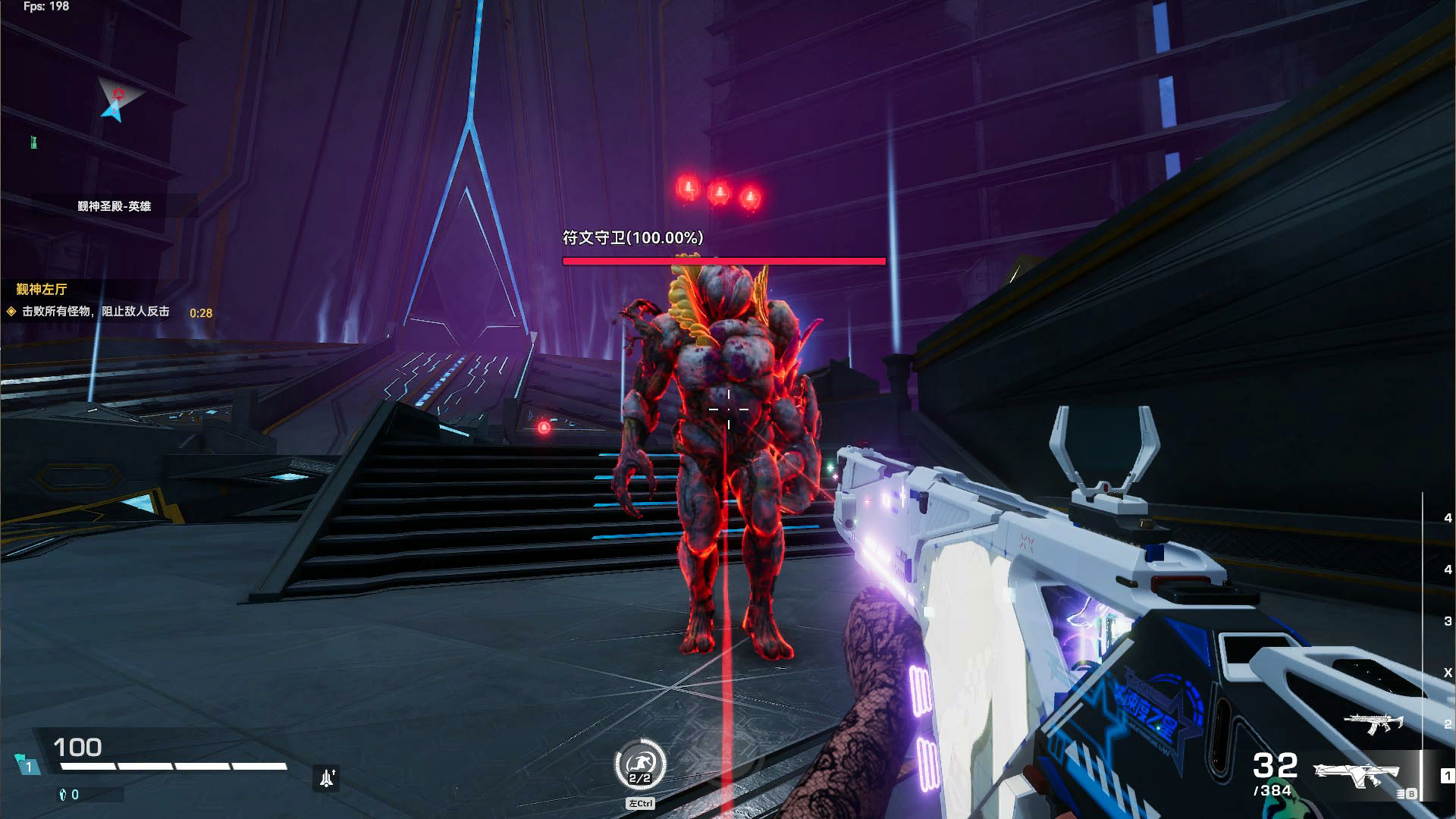Click the current weapon icon beside the ammo count
The height and width of the screenshot is (819, 1456).
(1357, 773)
